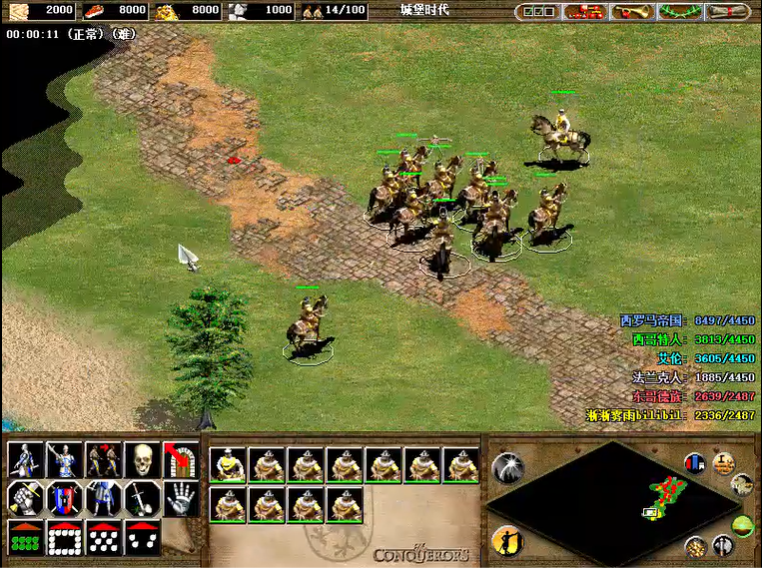This screenshot has width=762, height=568.
Task: Choose the box formation
Action: tap(64, 537)
